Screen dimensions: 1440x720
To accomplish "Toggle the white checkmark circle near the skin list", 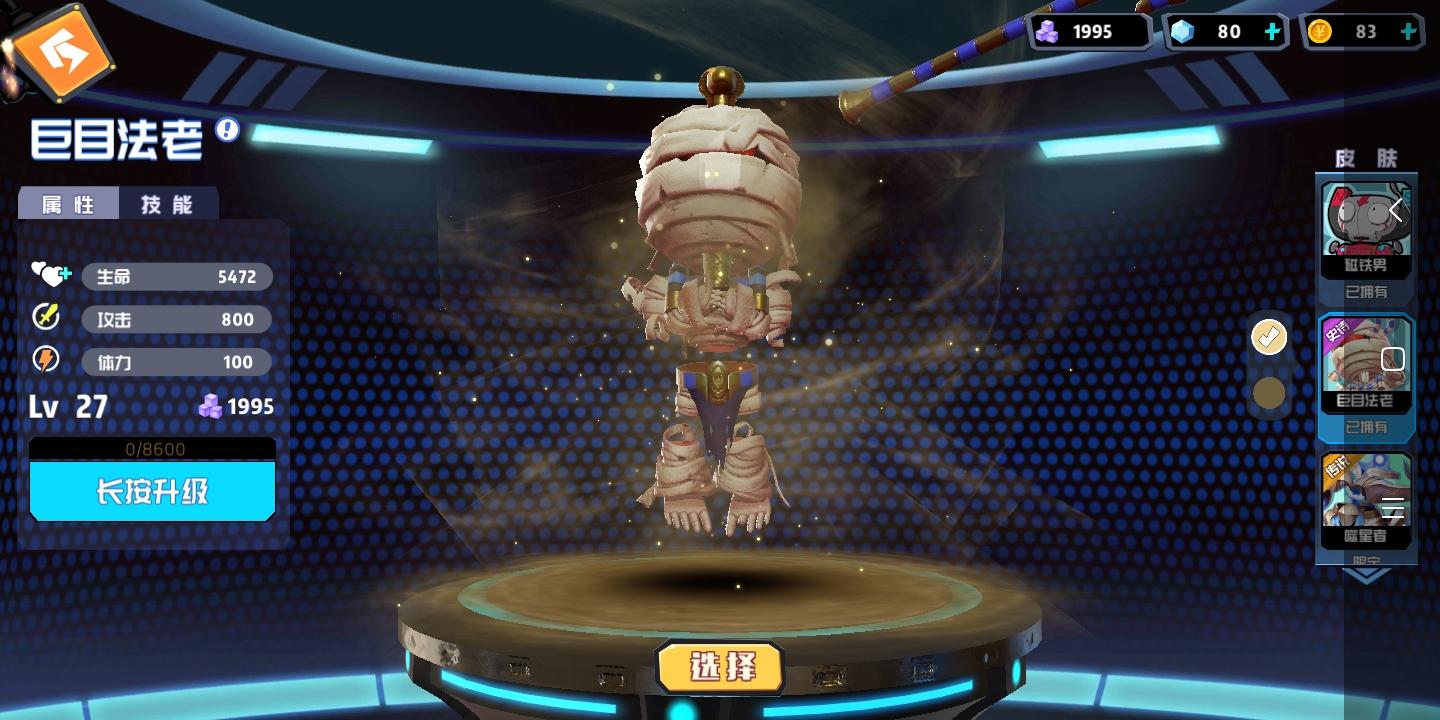I will coord(1269,338).
